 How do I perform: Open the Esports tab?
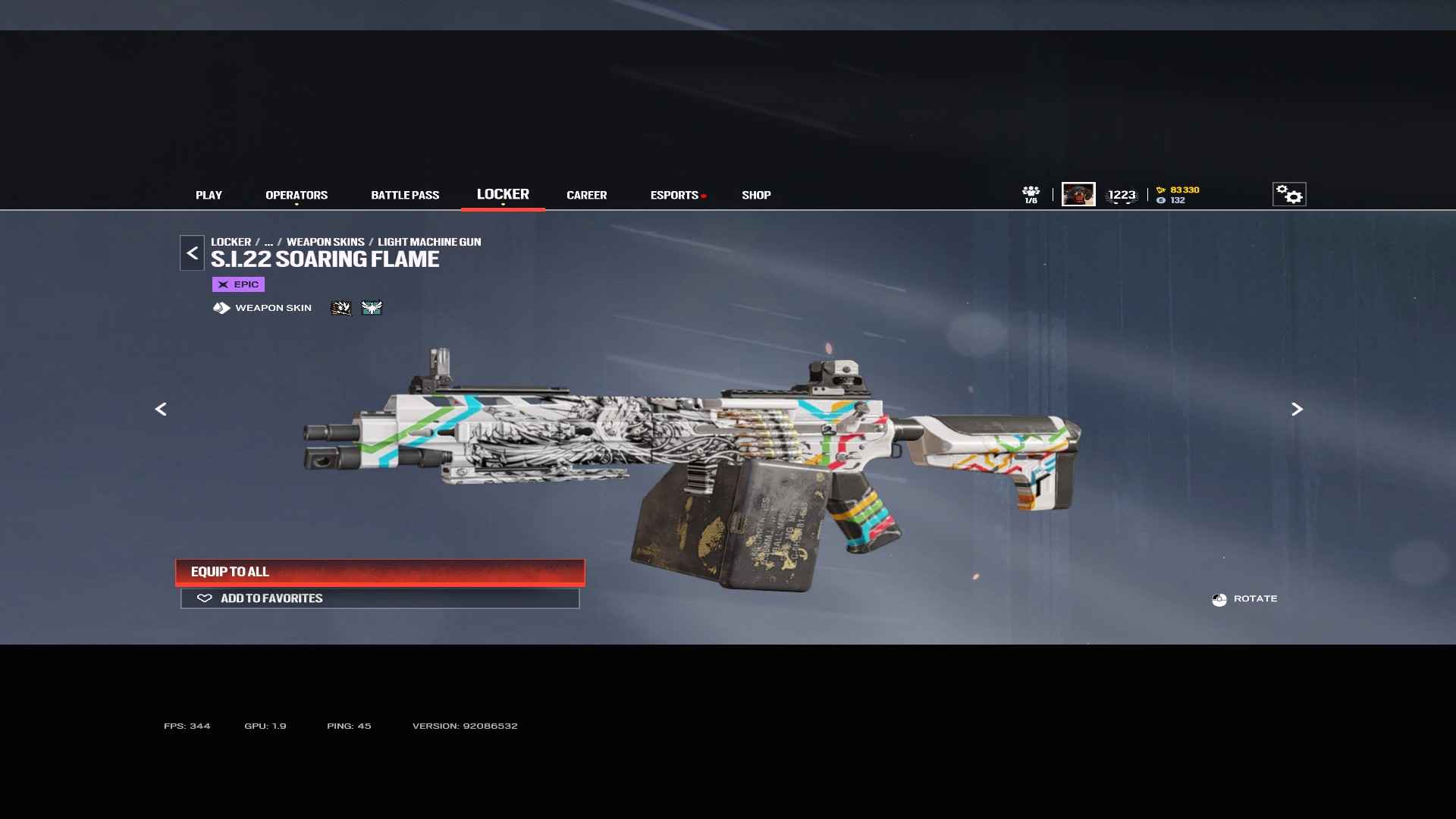coord(674,196)
